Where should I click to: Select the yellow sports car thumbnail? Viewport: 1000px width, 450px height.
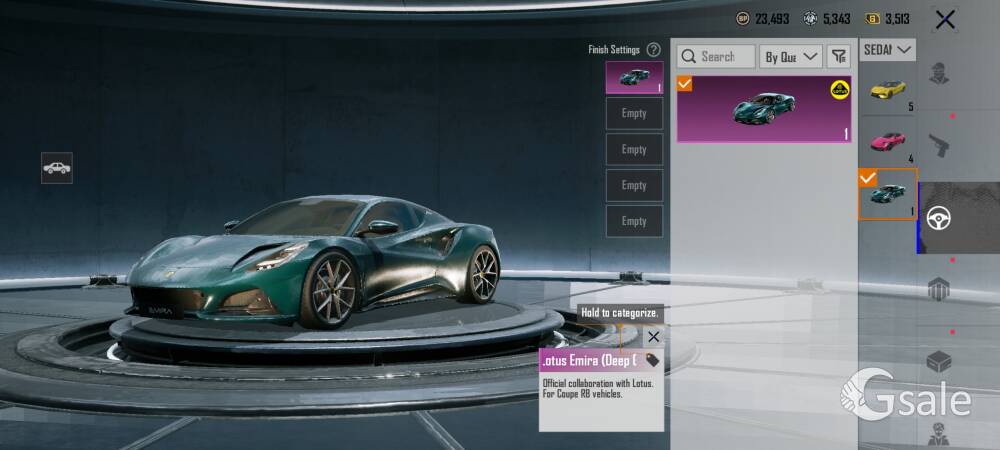[887, 90]
